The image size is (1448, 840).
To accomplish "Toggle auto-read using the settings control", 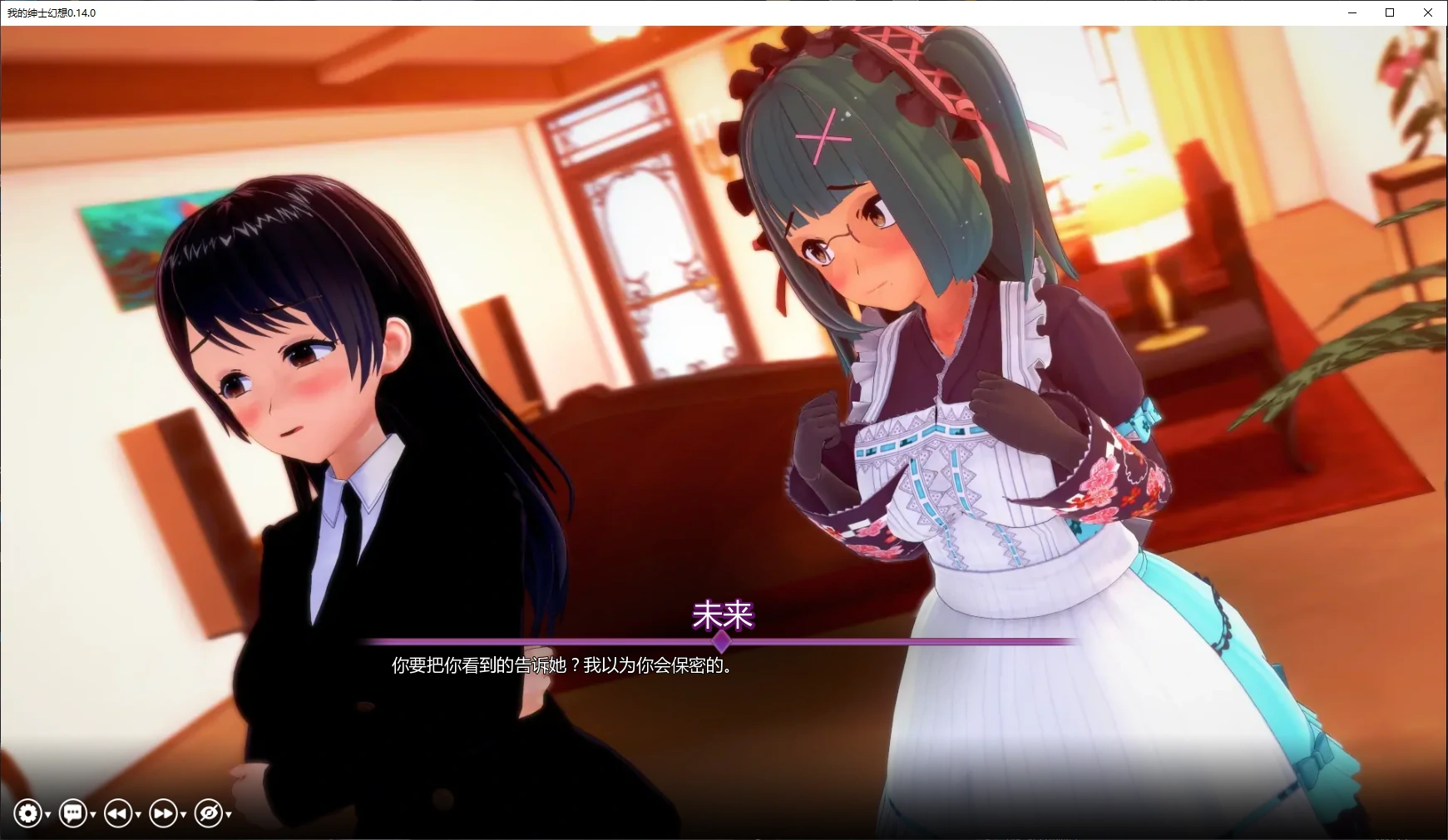I will click(27, 814).
